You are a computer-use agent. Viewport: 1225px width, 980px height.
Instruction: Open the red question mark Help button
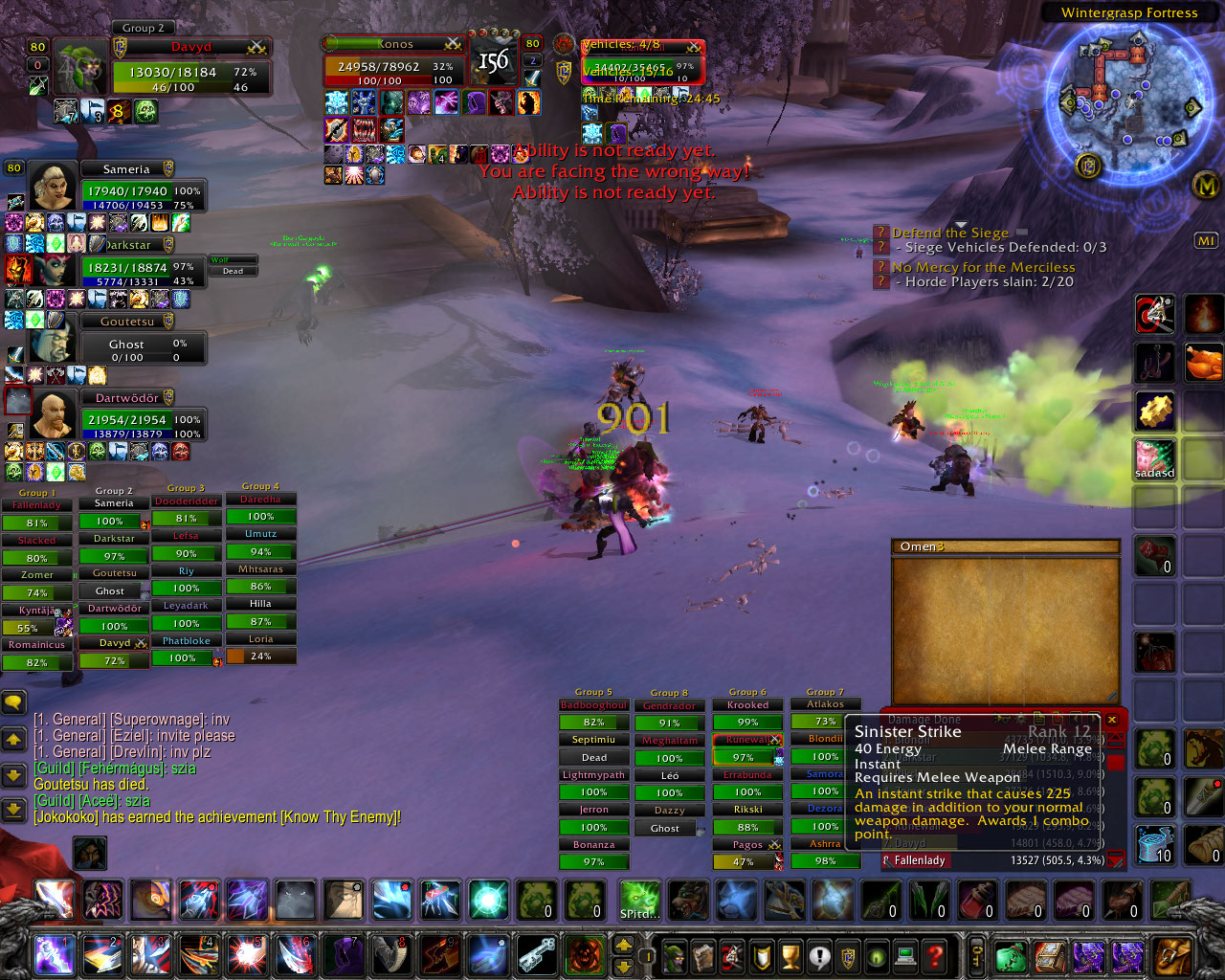(935, 955)
